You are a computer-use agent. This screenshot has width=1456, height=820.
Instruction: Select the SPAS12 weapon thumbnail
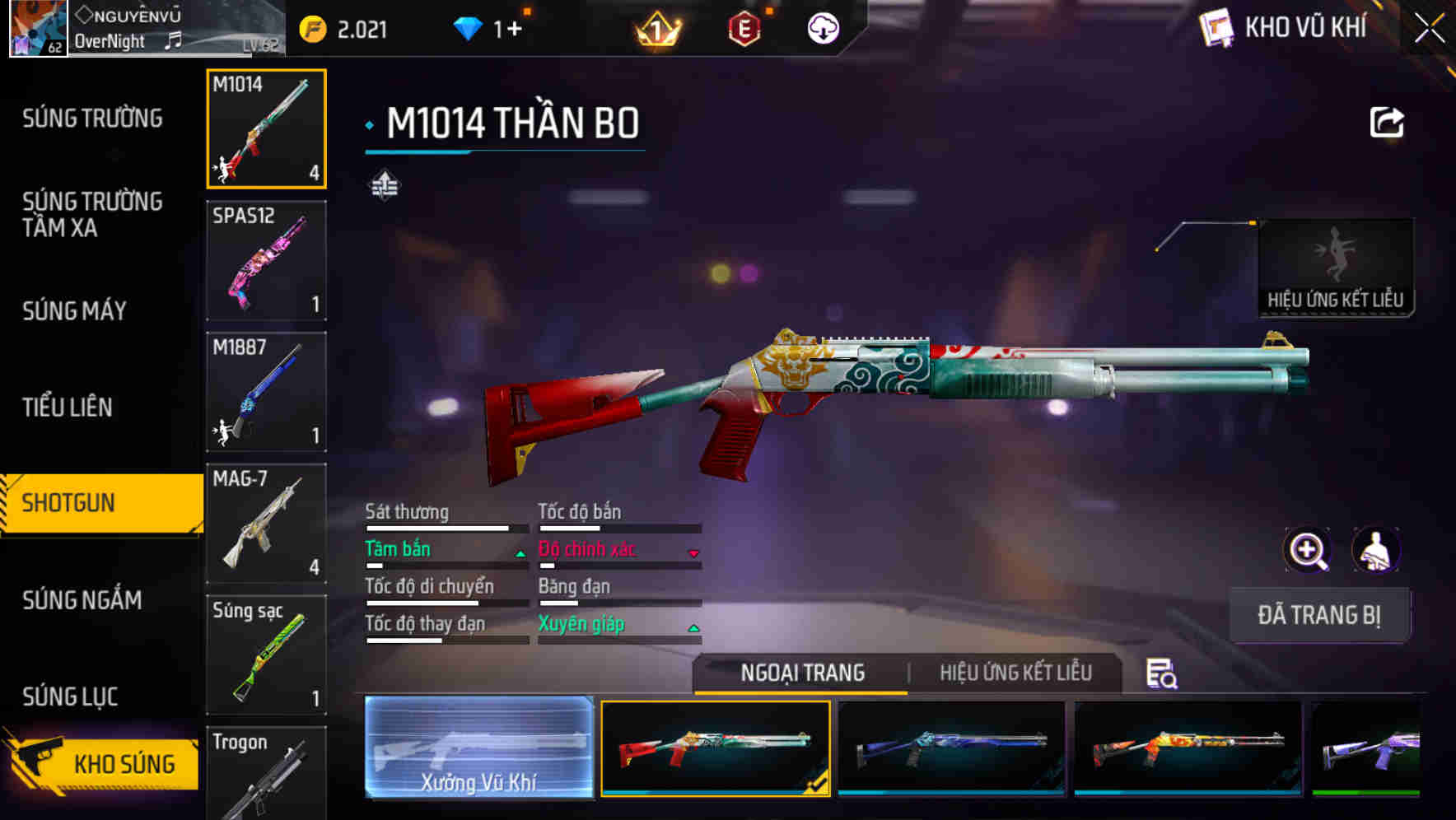(265, 260)
